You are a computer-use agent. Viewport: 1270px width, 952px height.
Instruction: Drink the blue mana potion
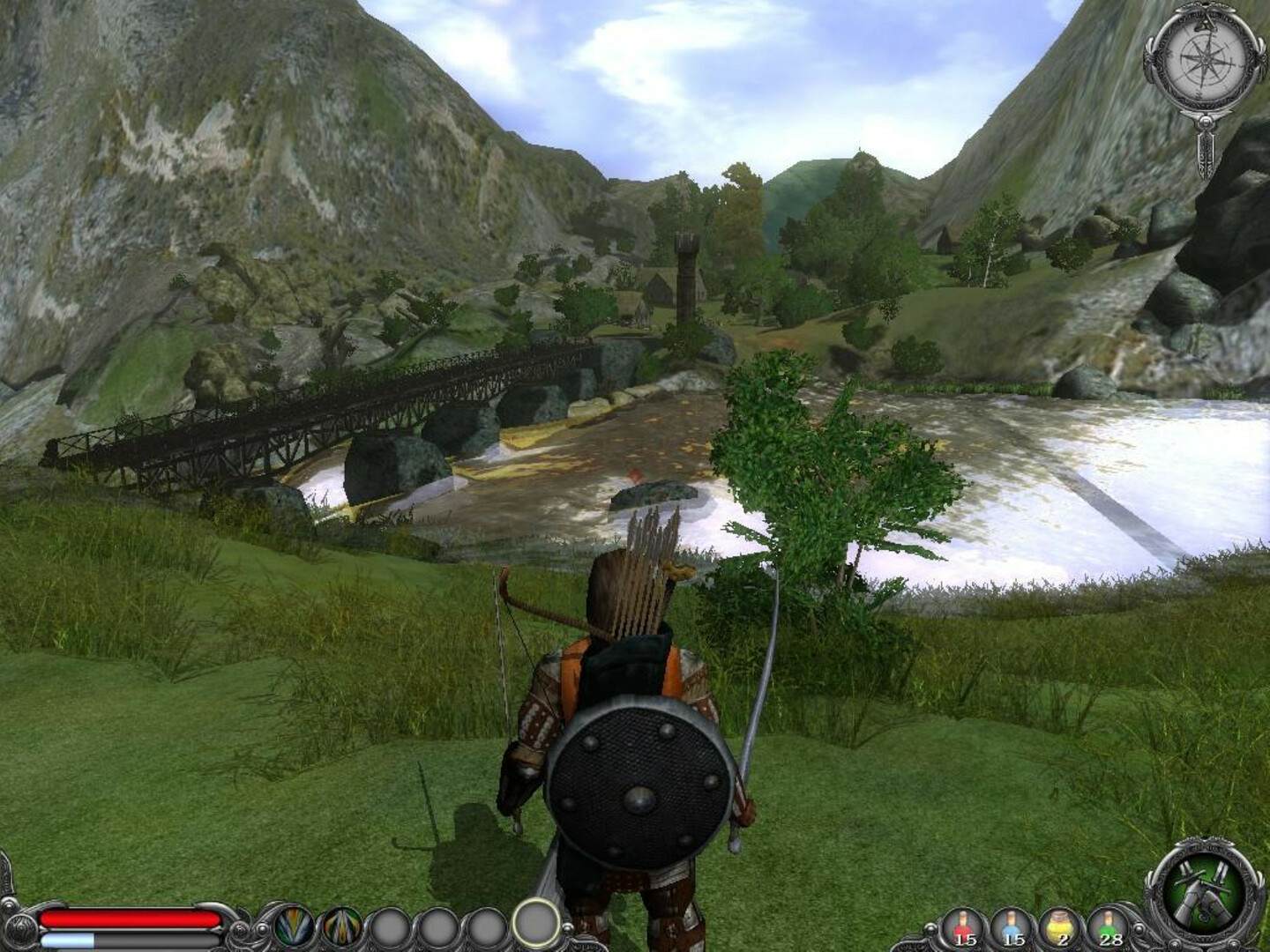(x=1012, y=927)
